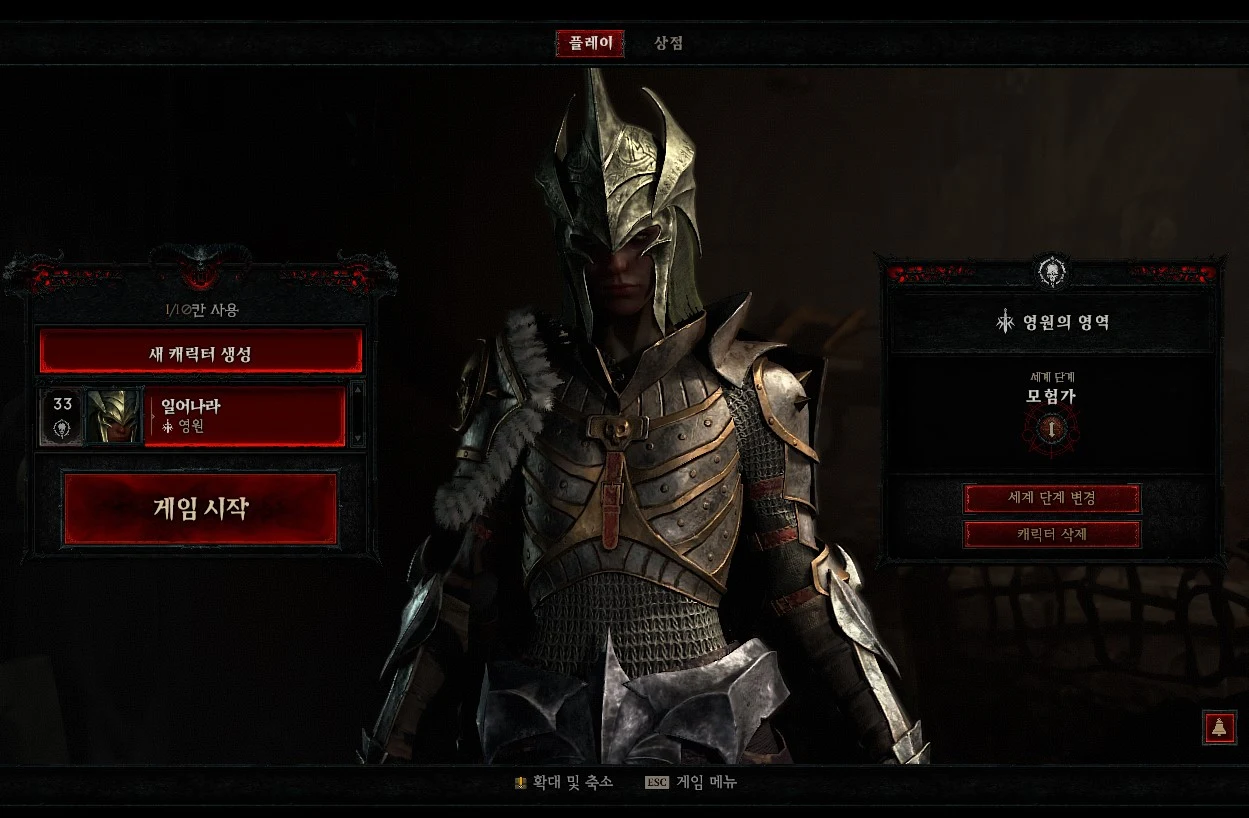Delete character using 캐릭터 삭제 button
The width and height of the screenshot is (1249, 818).
pos(1051,534)
